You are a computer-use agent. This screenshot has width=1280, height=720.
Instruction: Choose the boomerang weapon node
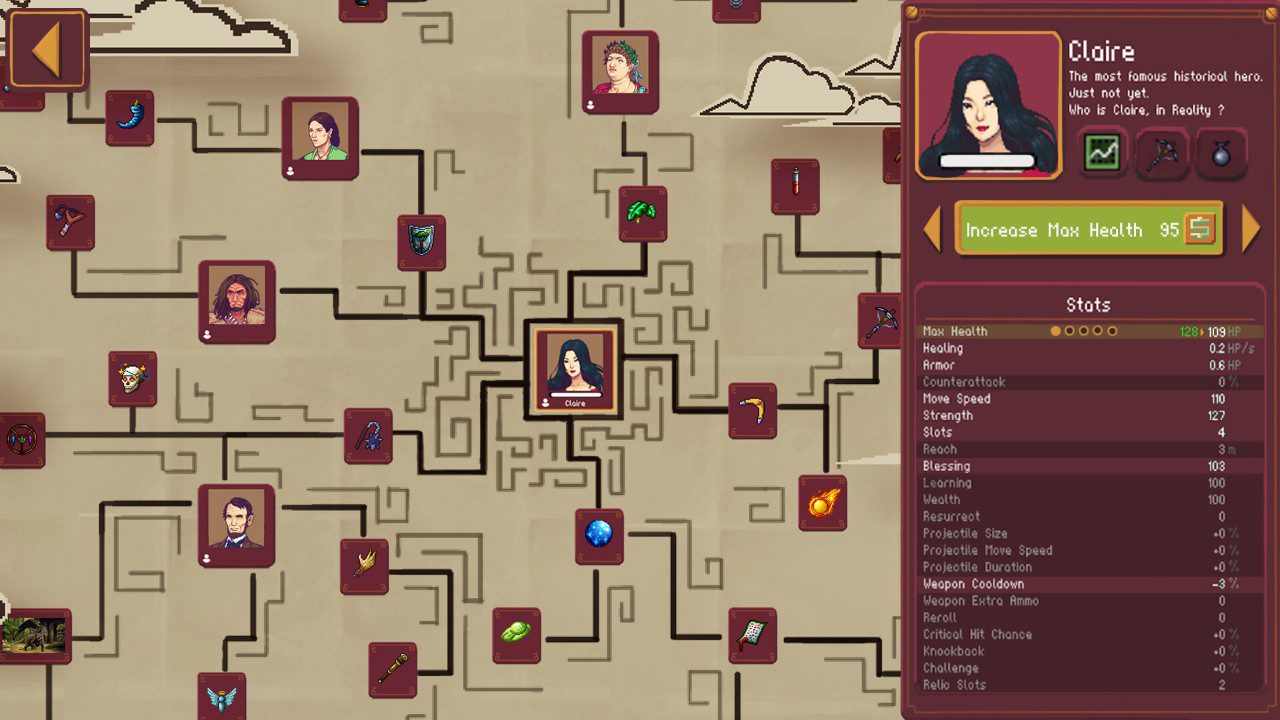752,410
